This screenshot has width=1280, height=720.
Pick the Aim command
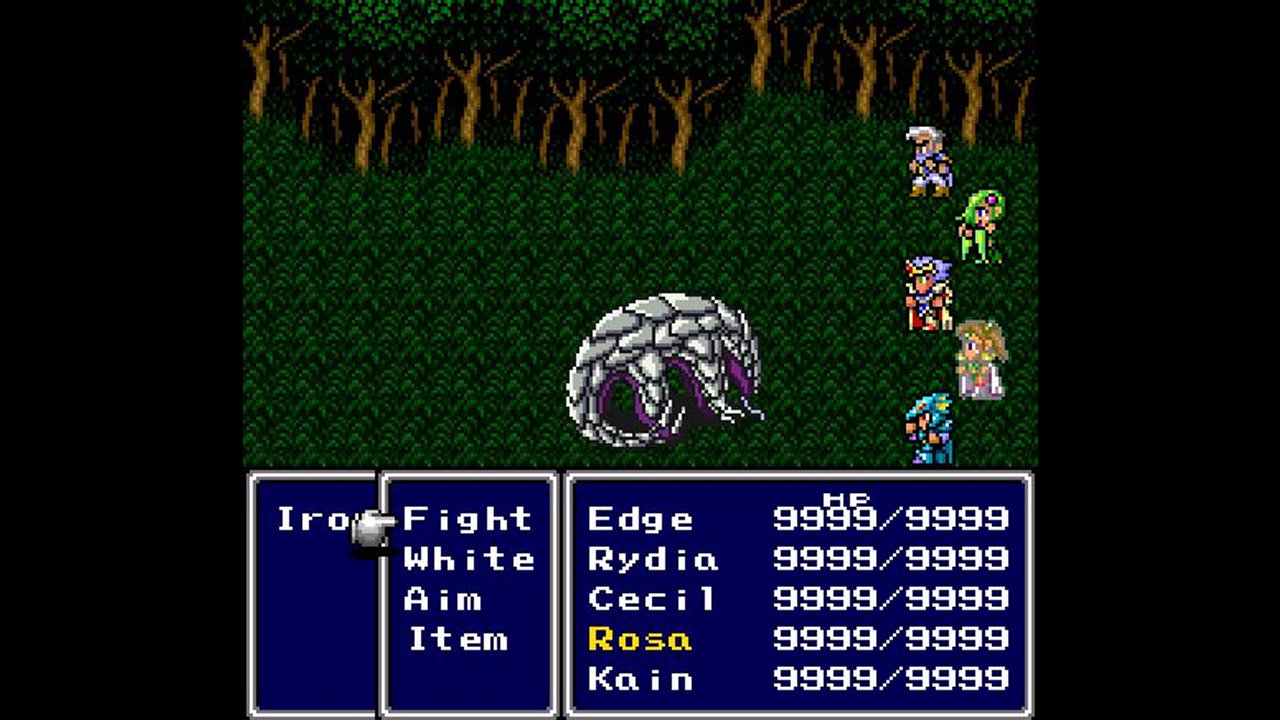(x=443, y=599)
